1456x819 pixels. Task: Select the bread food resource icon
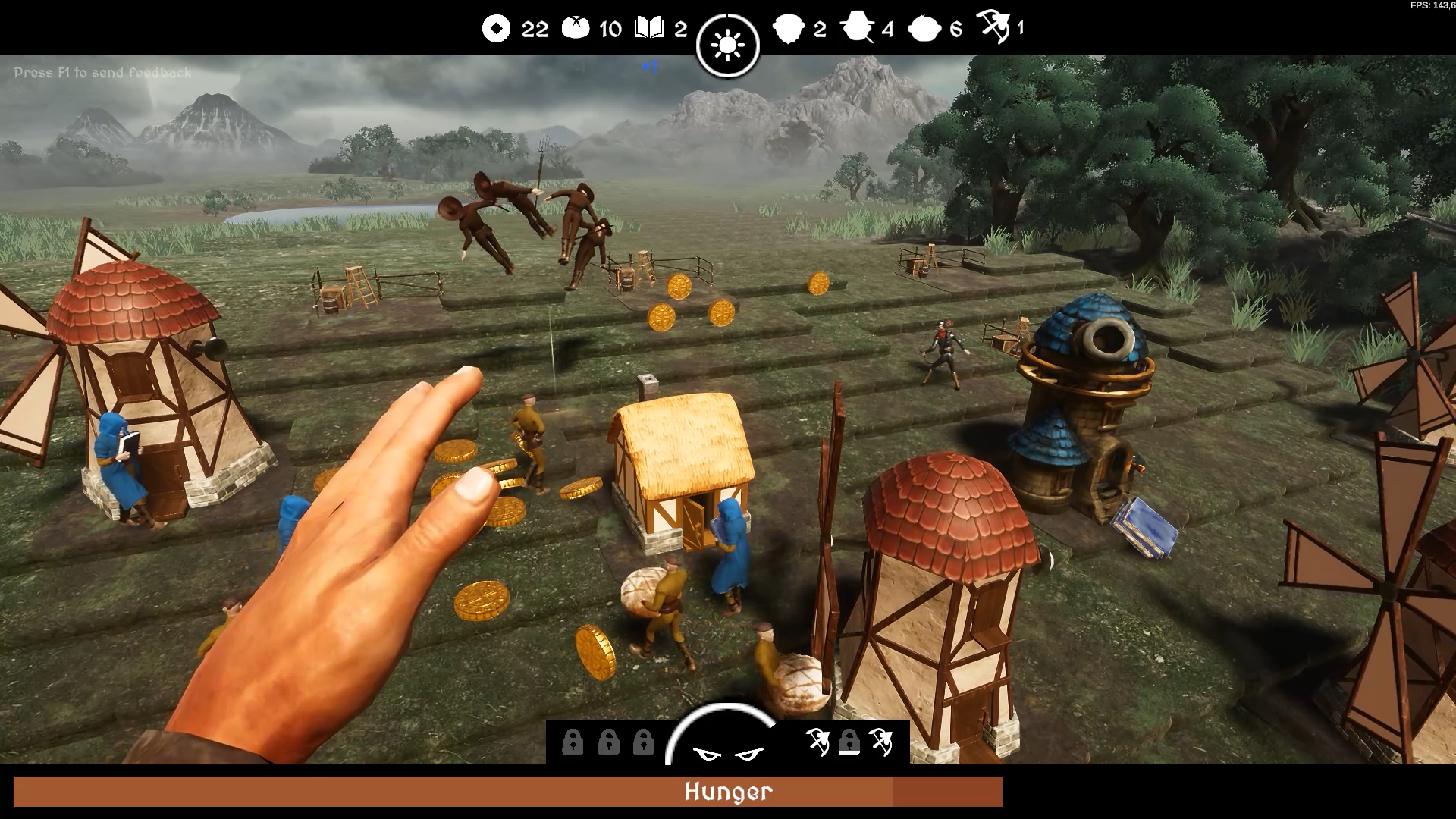pyautogui.click(x=575, y=29)
